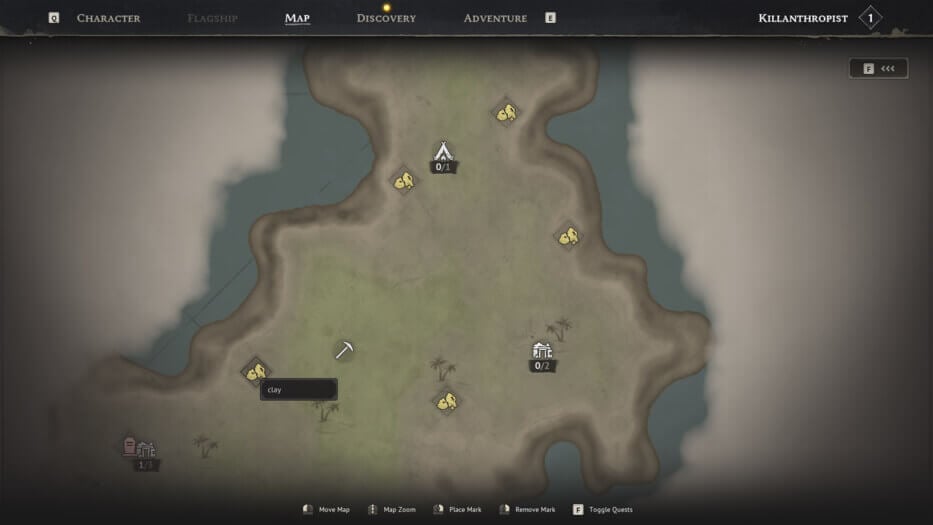Switch to the Character tab
The image size is (933, 525).
(x=108, y=18)
